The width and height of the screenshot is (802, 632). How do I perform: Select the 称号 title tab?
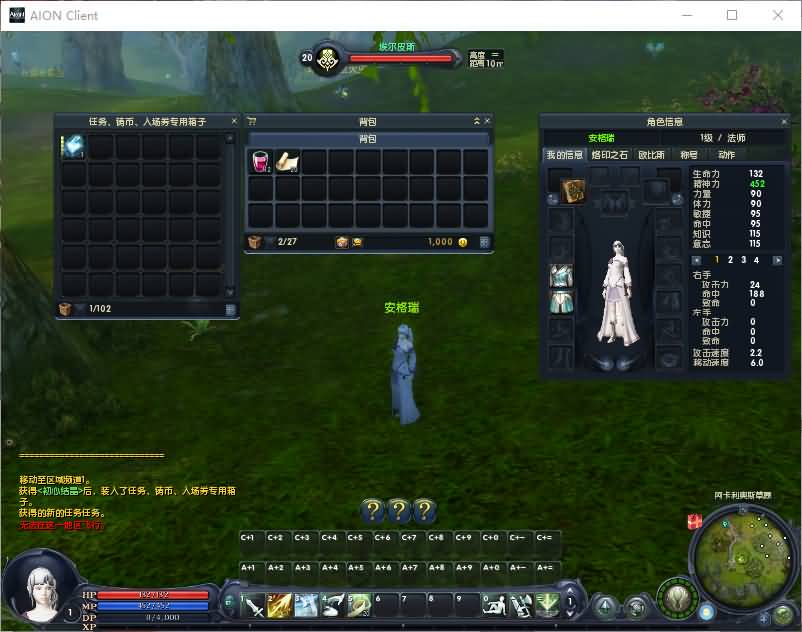[x=689, y=155]
